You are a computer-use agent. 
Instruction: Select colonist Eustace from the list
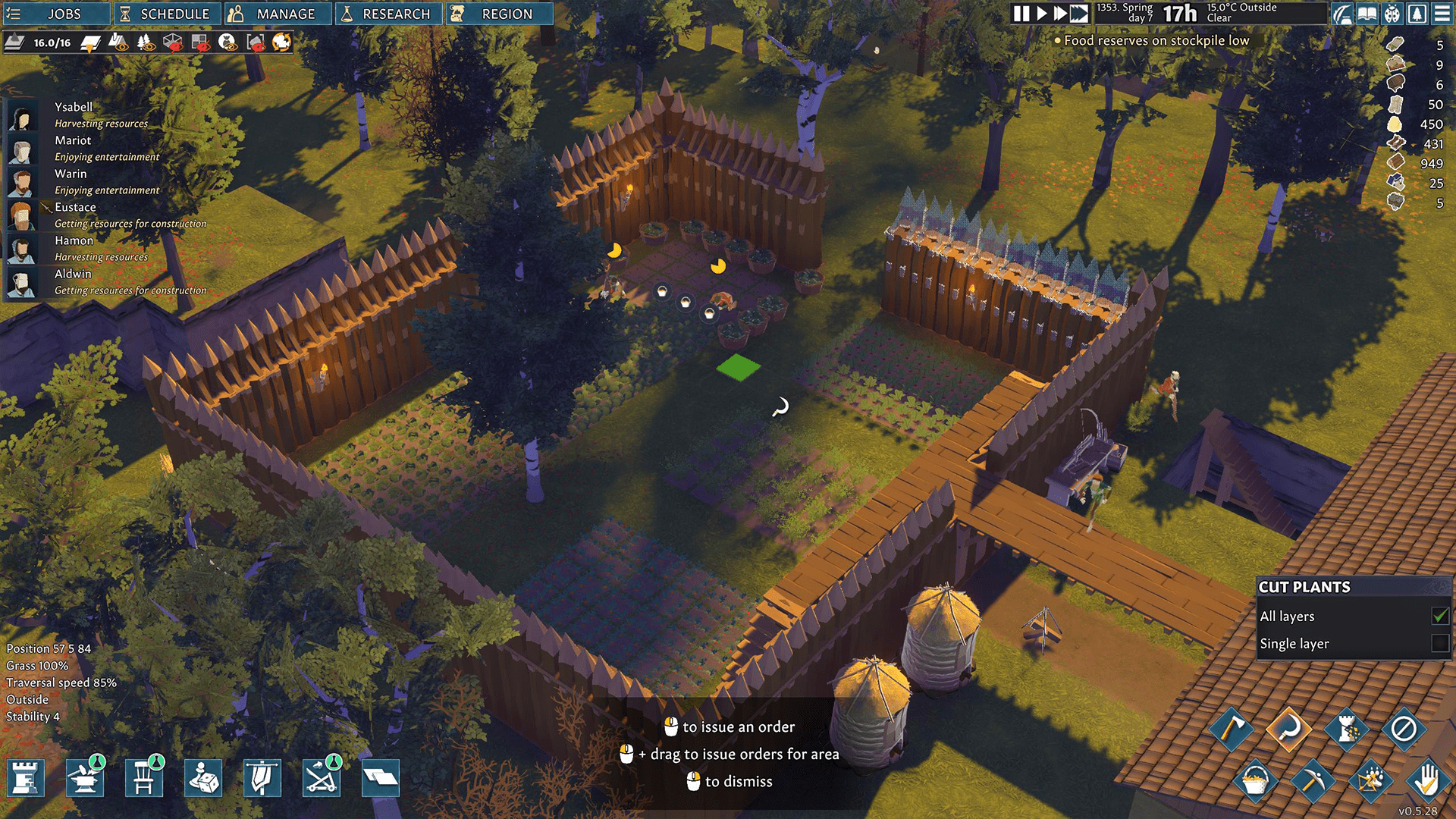pyautogui.click(x=76, y=206)
